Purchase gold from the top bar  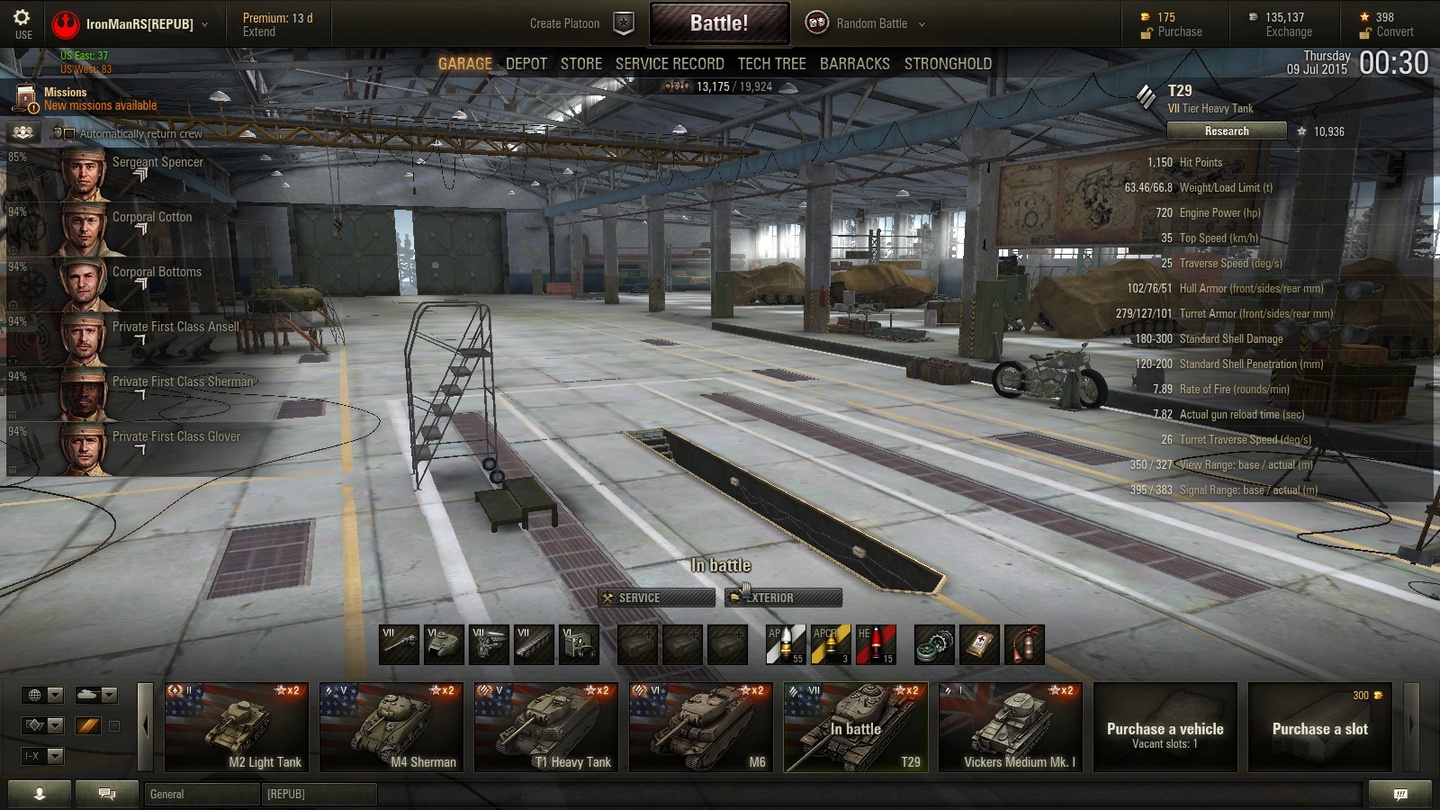1179,32
